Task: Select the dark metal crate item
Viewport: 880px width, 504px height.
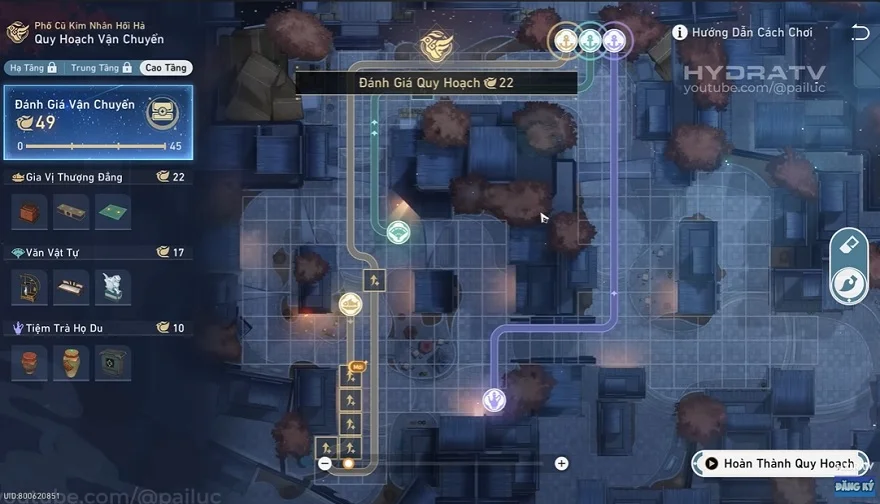Action: (111, 362)
